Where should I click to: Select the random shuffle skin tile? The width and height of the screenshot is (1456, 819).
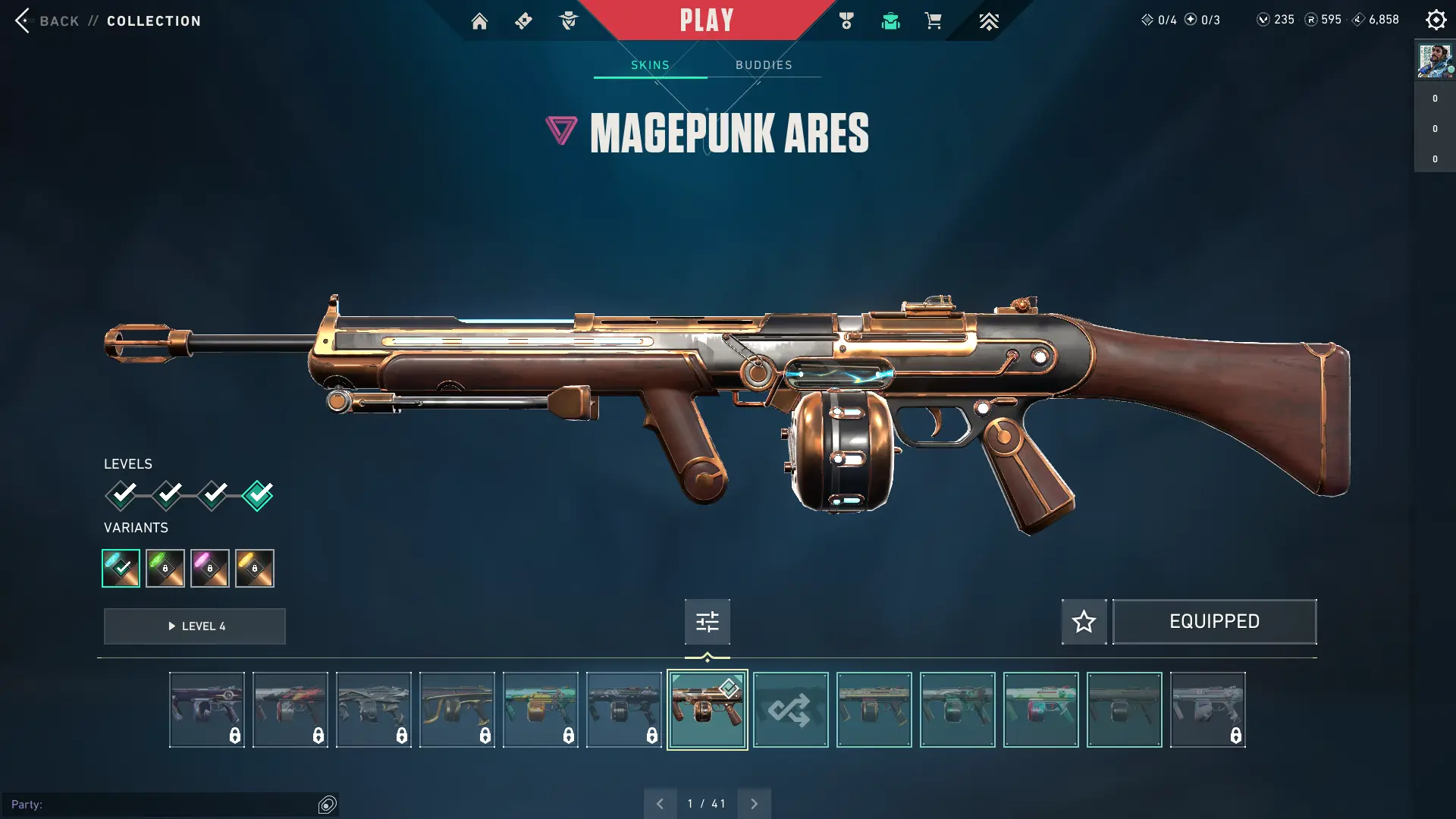tap(790, 710)
